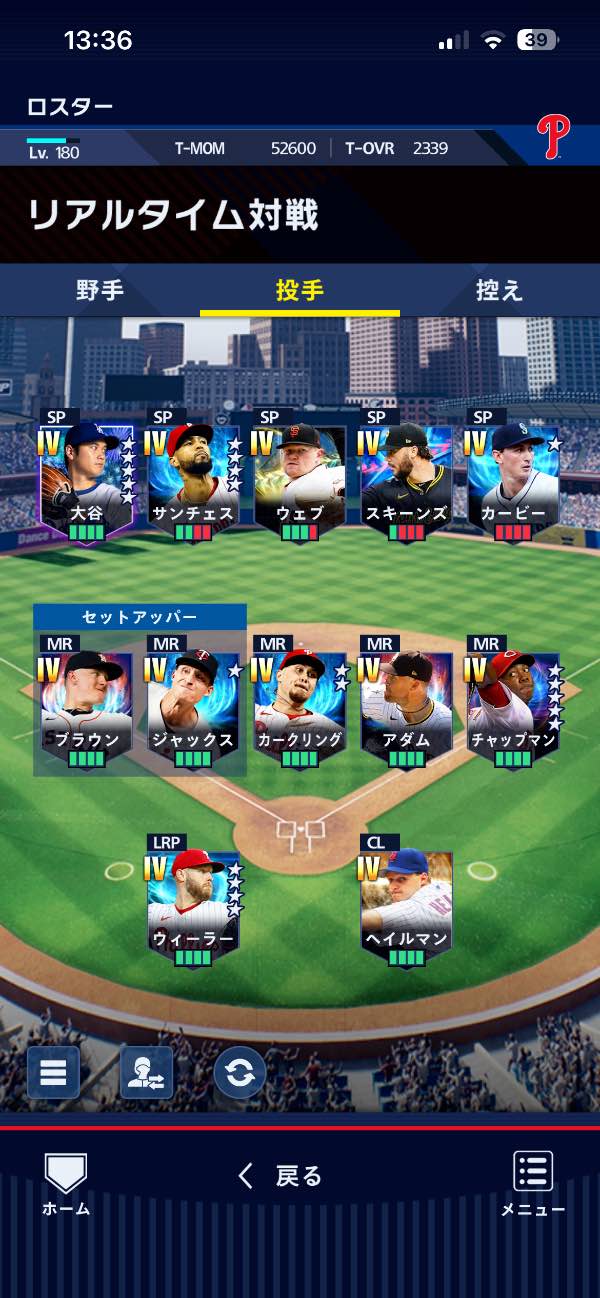Go back with the 戻る button
This screenshot has height=1298, width=600.
[x=281, y=1176]
